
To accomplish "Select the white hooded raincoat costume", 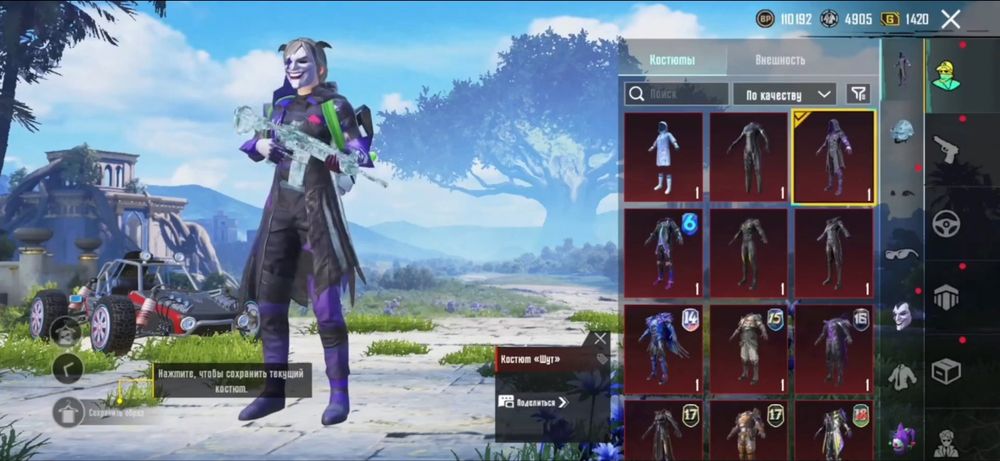I will pos(664,156).
